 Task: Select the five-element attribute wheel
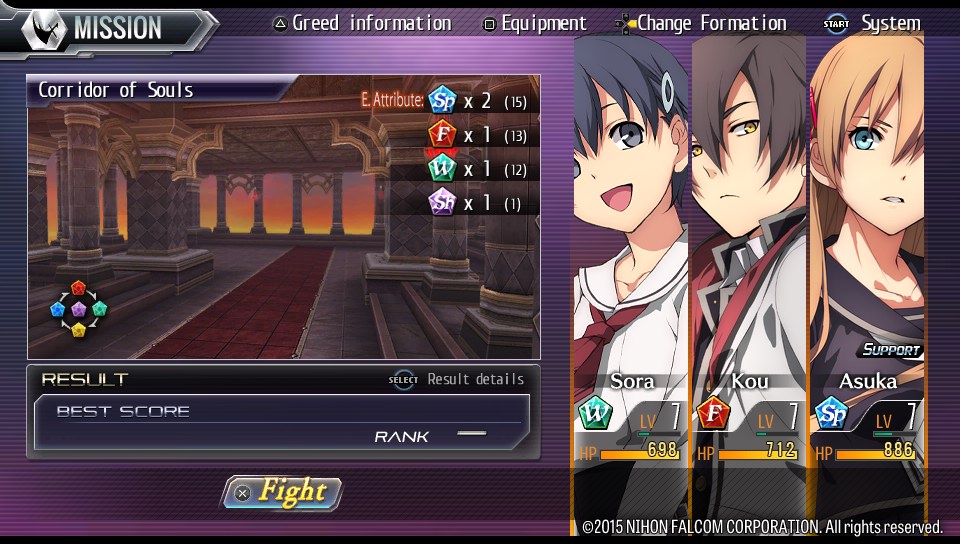click(x=78, y=310)
